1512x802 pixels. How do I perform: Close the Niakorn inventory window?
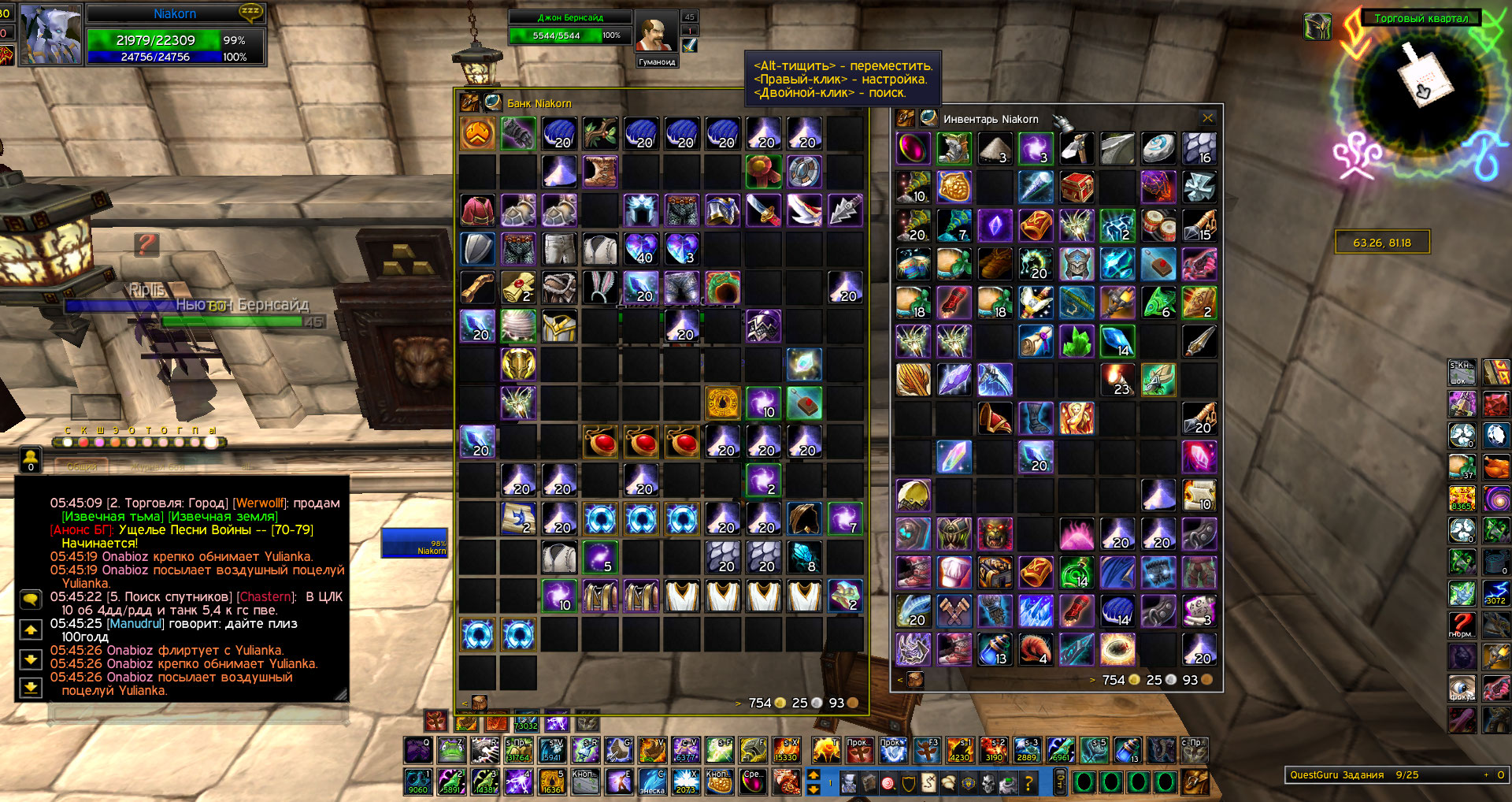point(1207,119)
